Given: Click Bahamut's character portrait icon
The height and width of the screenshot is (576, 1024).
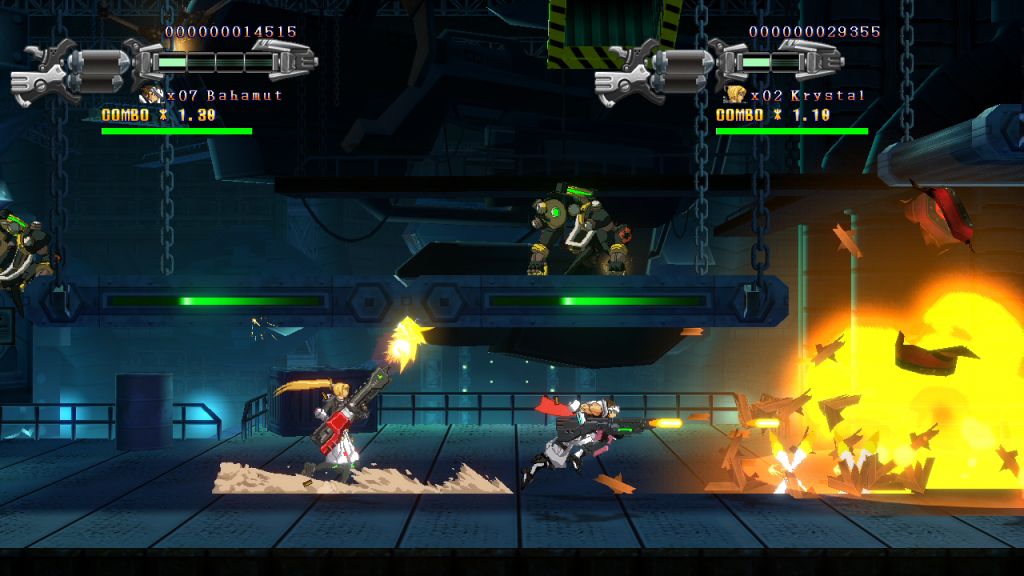Looking at the screenshot, I should click(x=152, y=95).
